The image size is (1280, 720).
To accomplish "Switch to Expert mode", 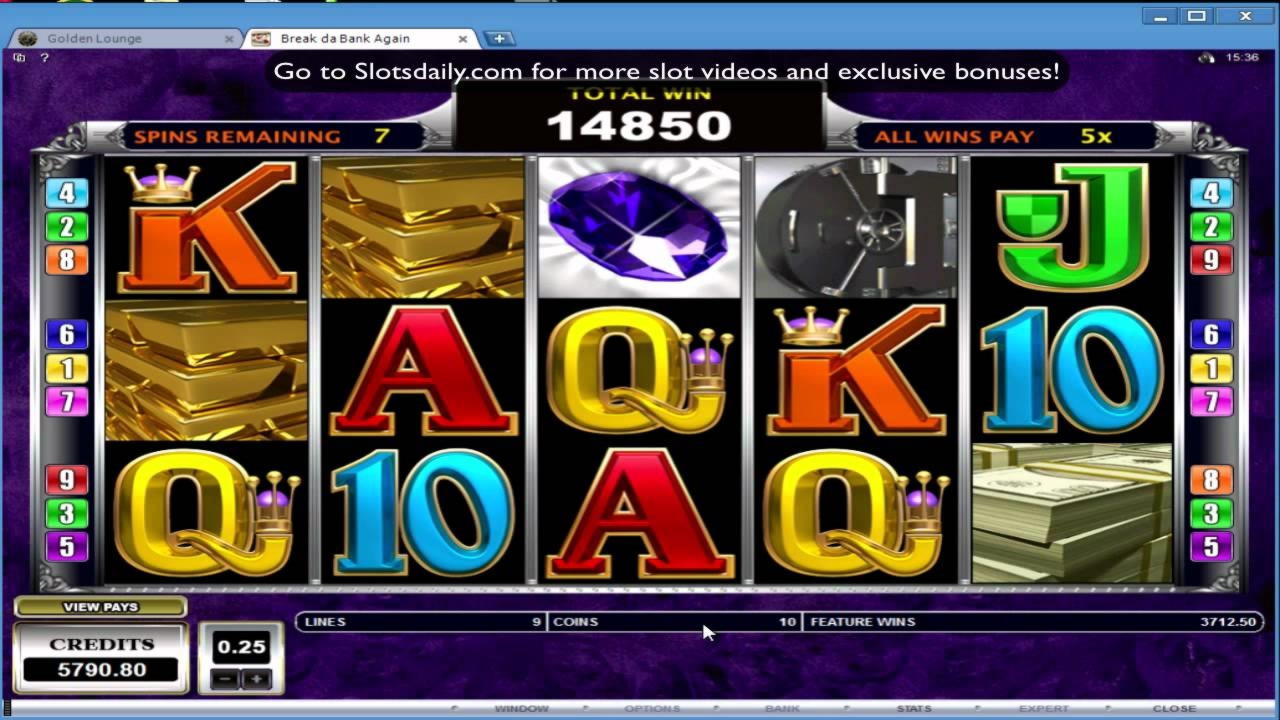I will [1044, 709].
